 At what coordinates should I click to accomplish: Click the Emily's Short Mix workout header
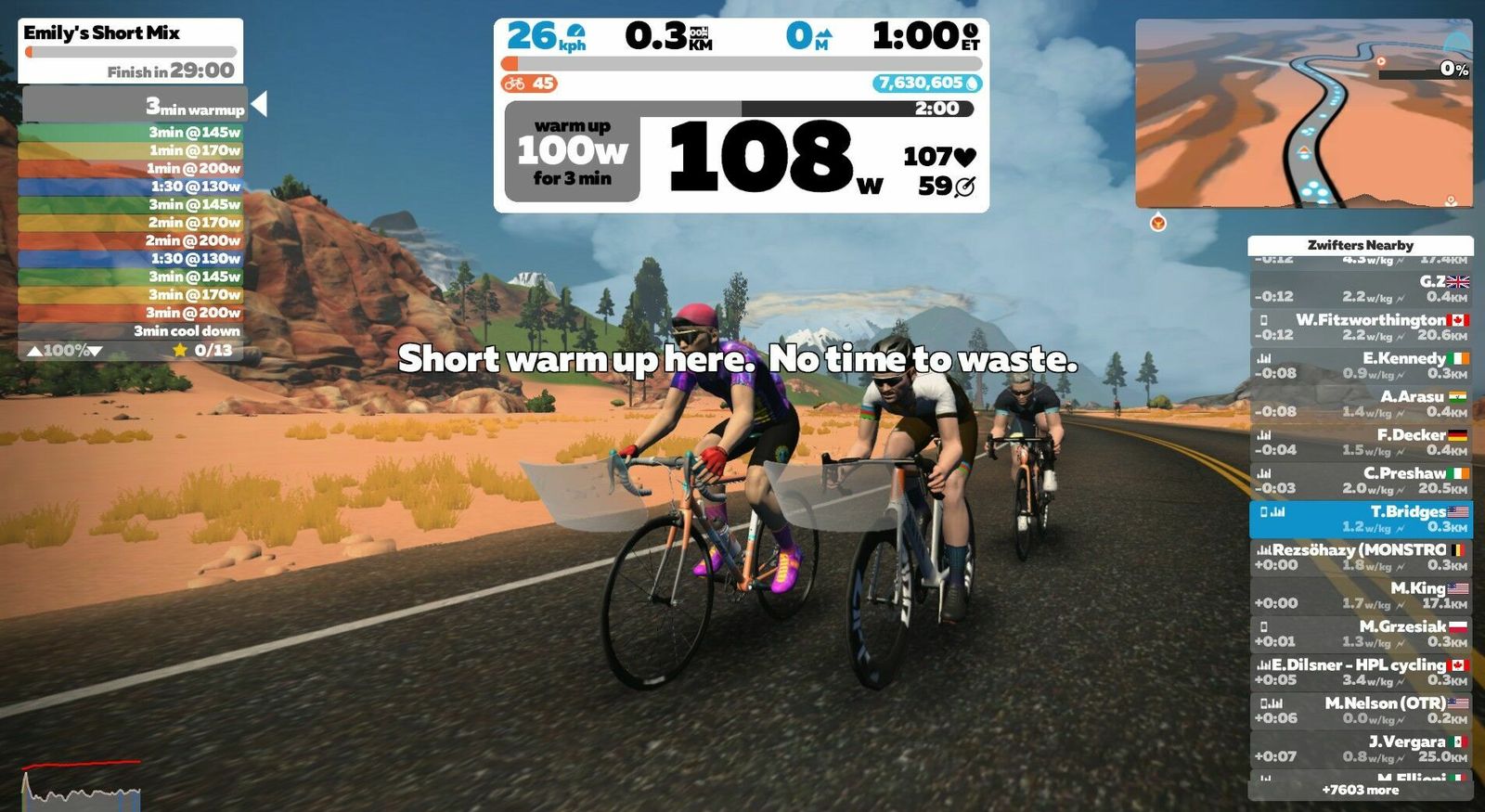(130, 51)
